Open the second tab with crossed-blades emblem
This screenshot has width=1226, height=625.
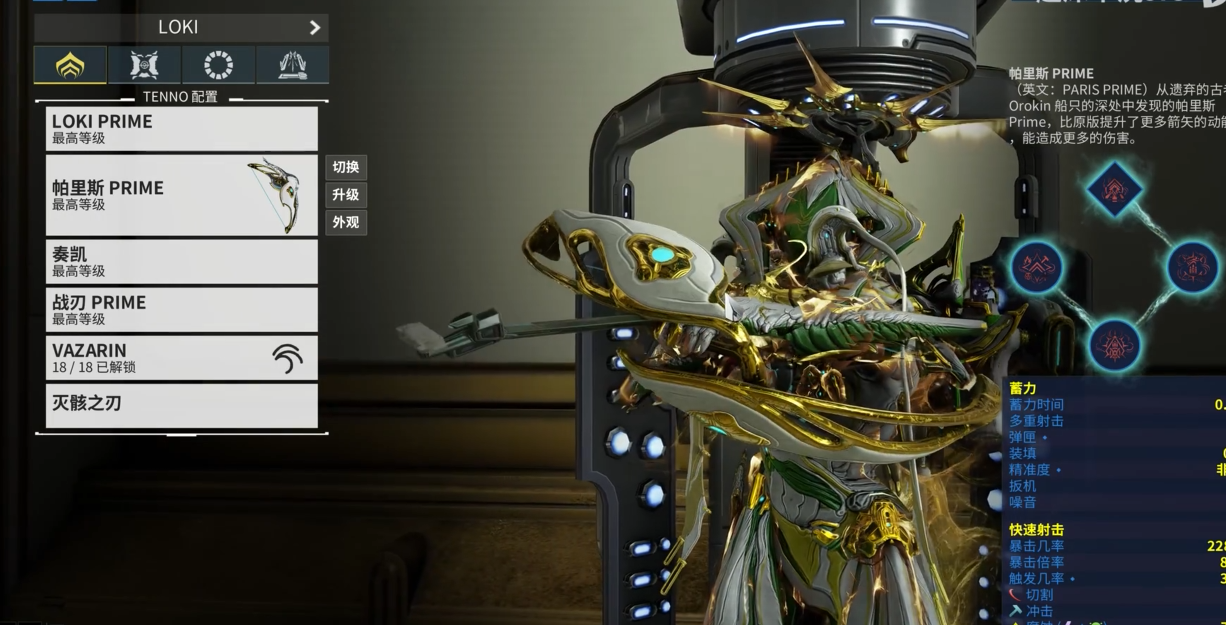[x=144, y=65]
